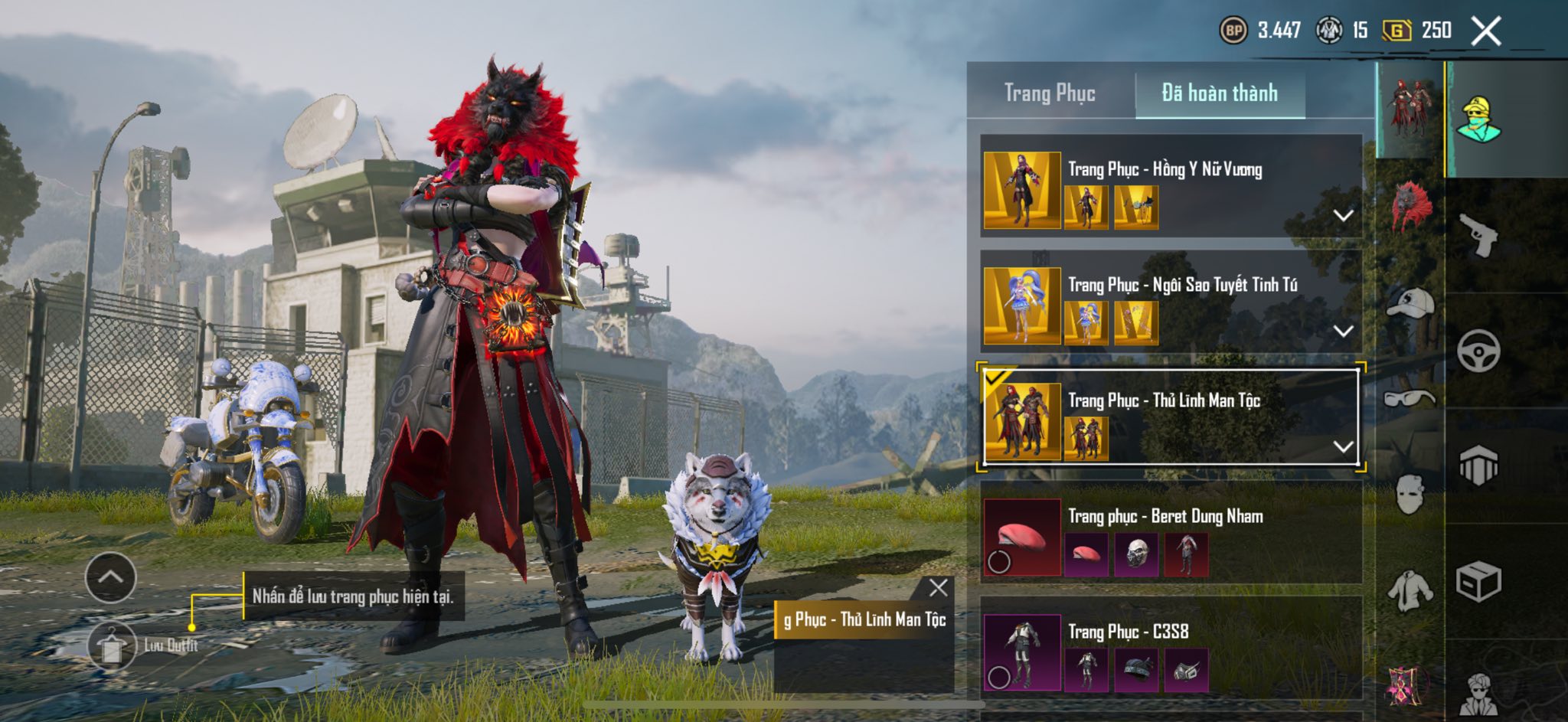Screen dimensions: 1568x722
Task: Expand the Ngôi Sao Tuyết Tinh Tú arrow
Action: tap(1343, 332)
